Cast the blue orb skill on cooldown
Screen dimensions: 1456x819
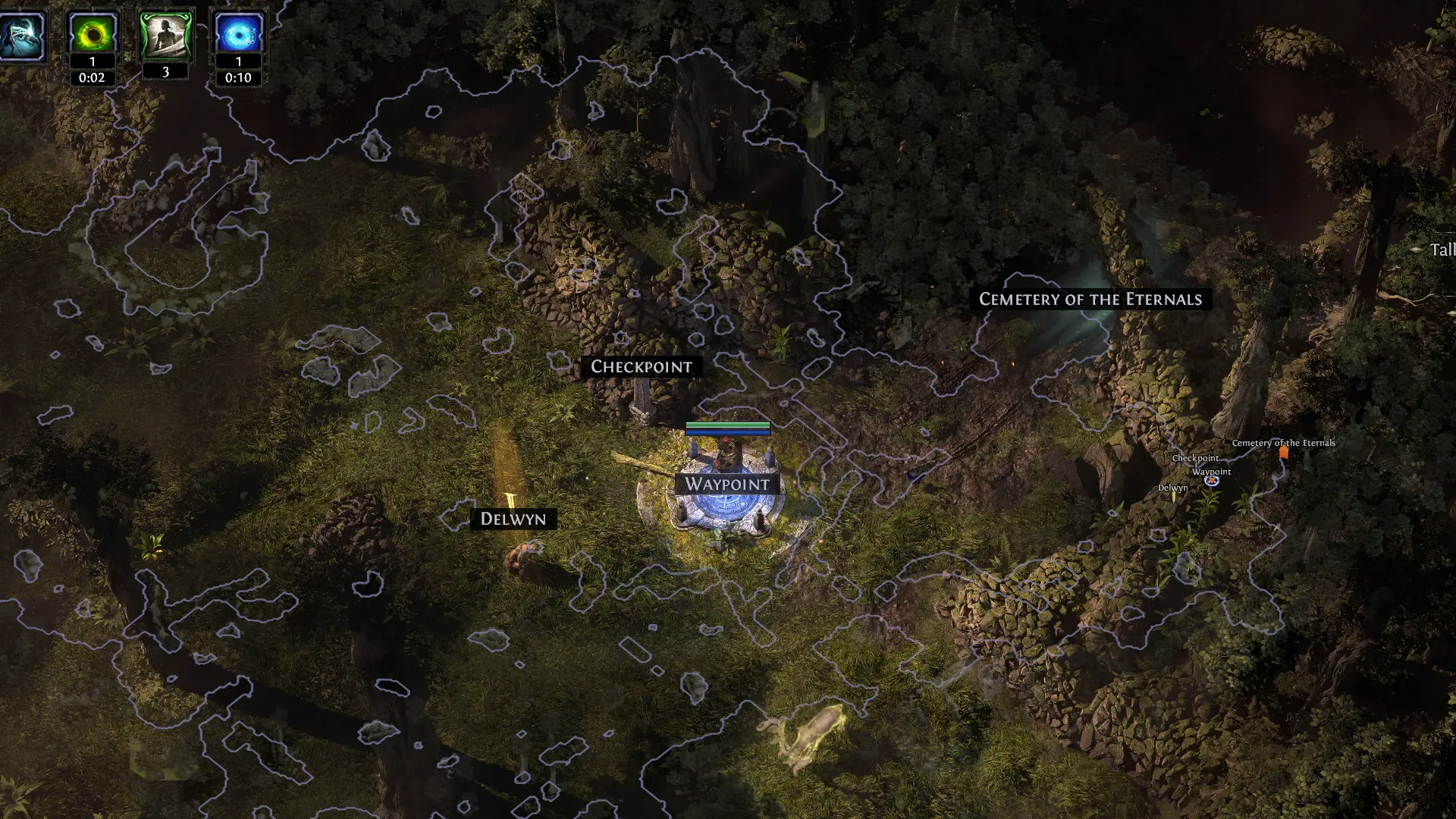(x=238, y=32)
